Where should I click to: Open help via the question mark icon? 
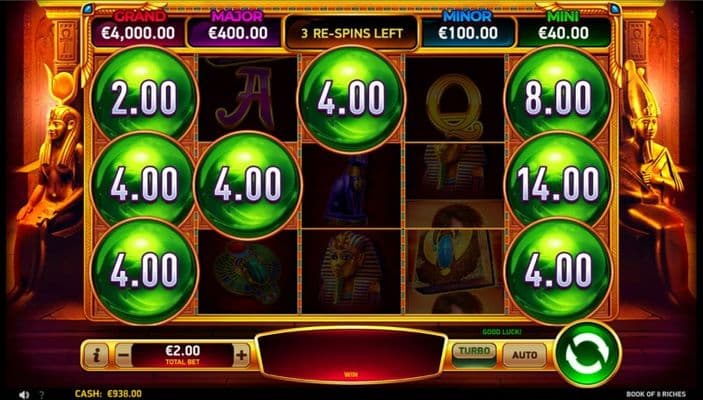tap(42, 394)
